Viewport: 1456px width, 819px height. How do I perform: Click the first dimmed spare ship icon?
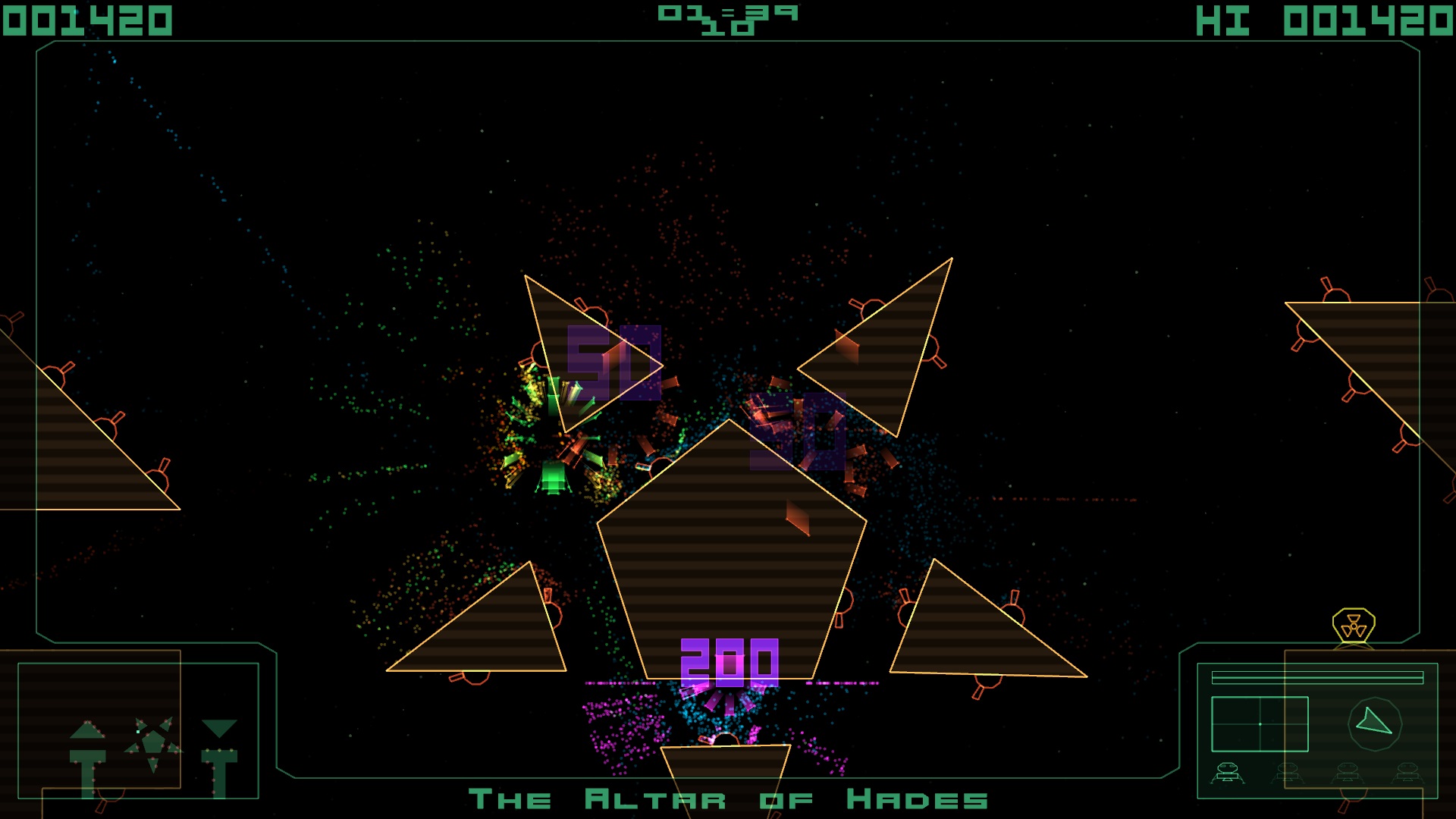point(1288,773)
